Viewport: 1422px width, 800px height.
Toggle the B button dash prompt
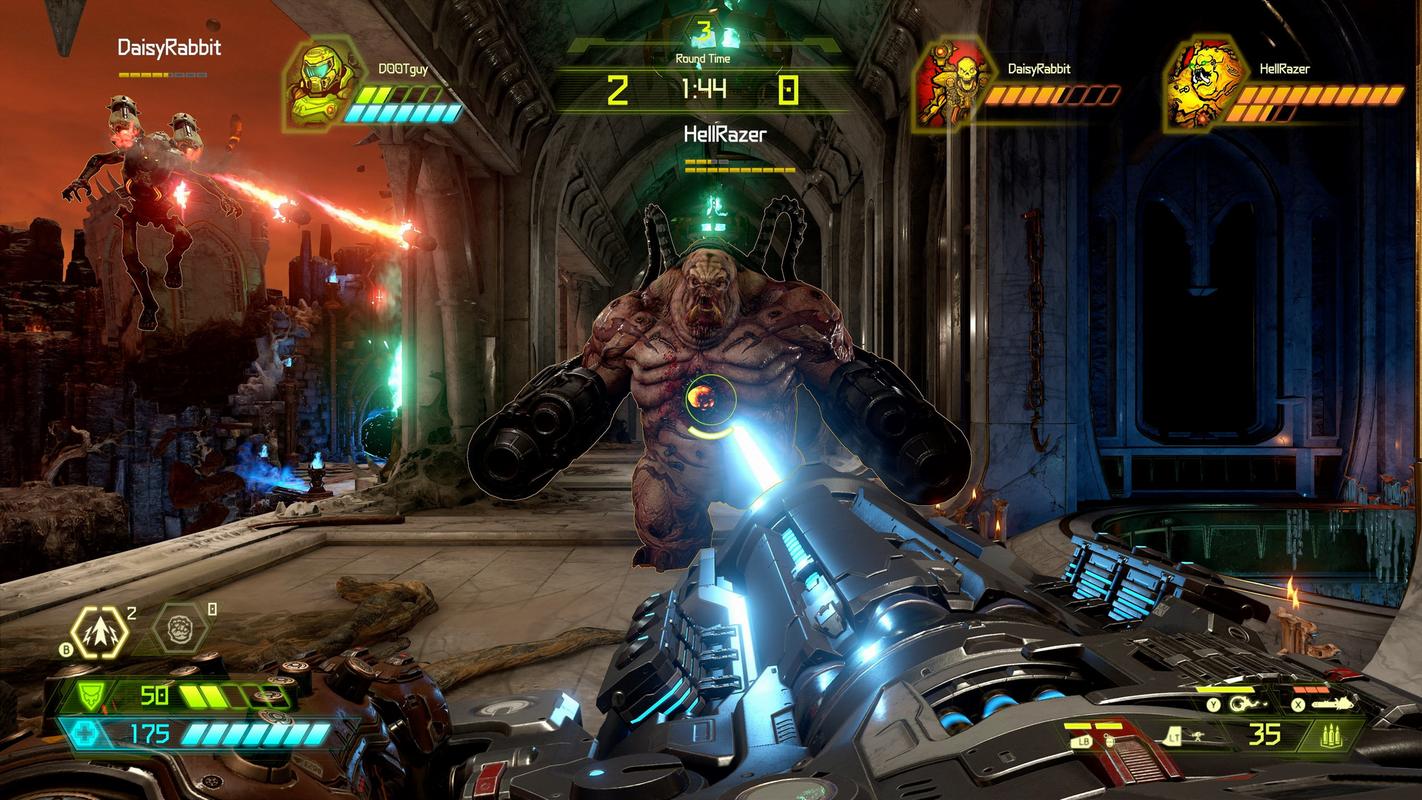[x=66, y=649]
